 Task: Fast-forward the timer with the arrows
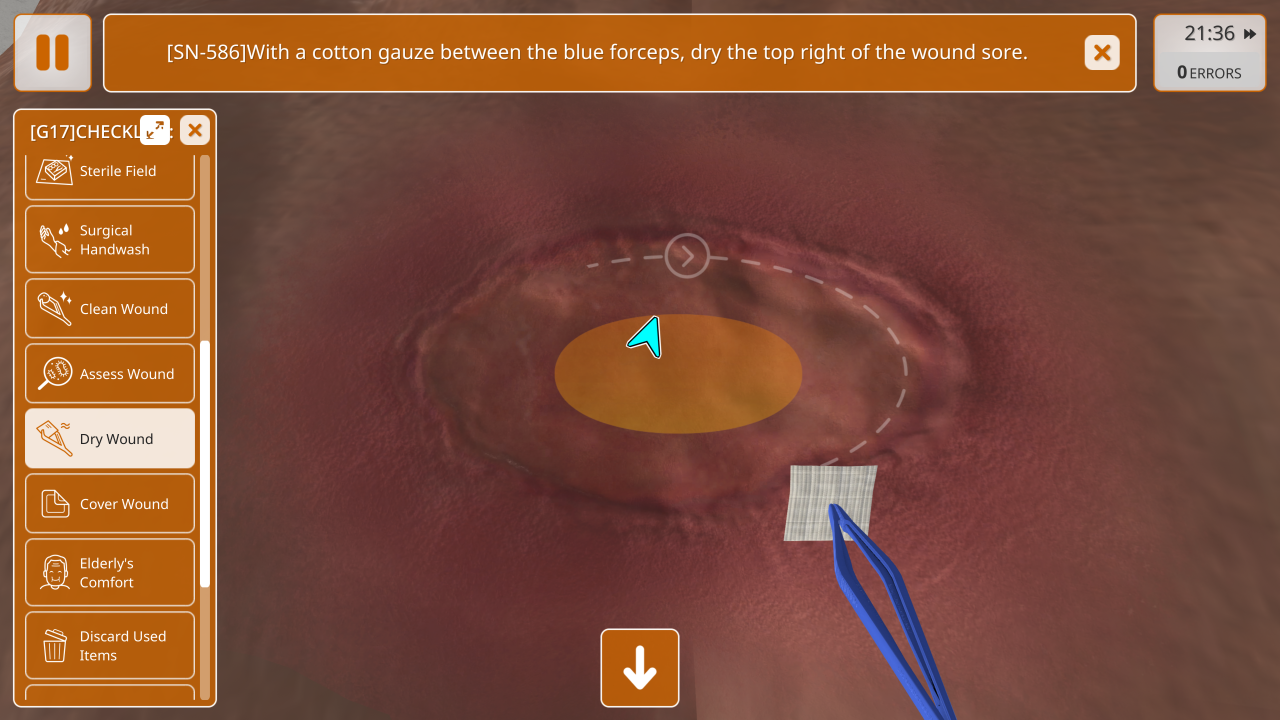(1250, 34)
